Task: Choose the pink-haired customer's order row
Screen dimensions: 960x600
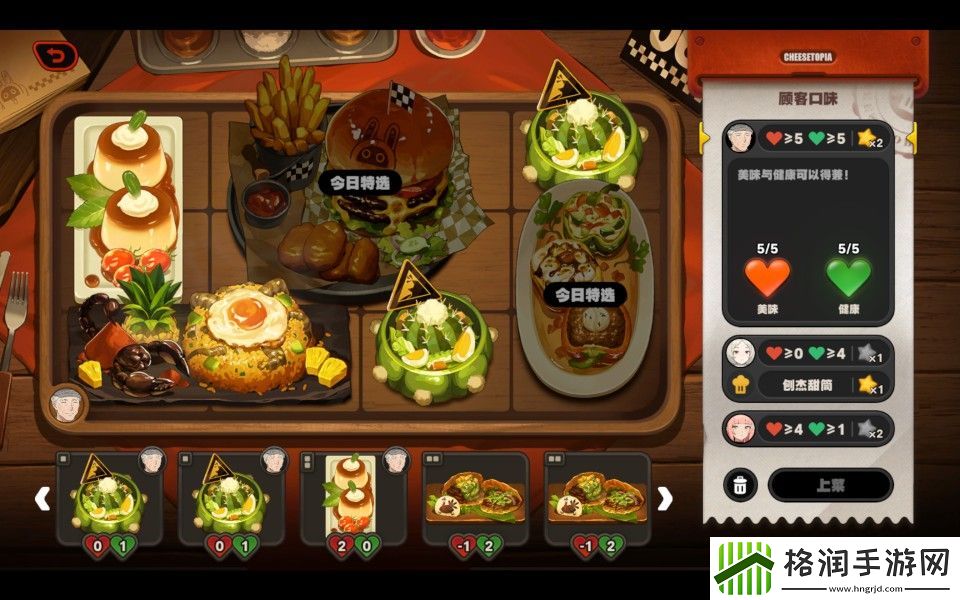Action: tap(808, 429)
